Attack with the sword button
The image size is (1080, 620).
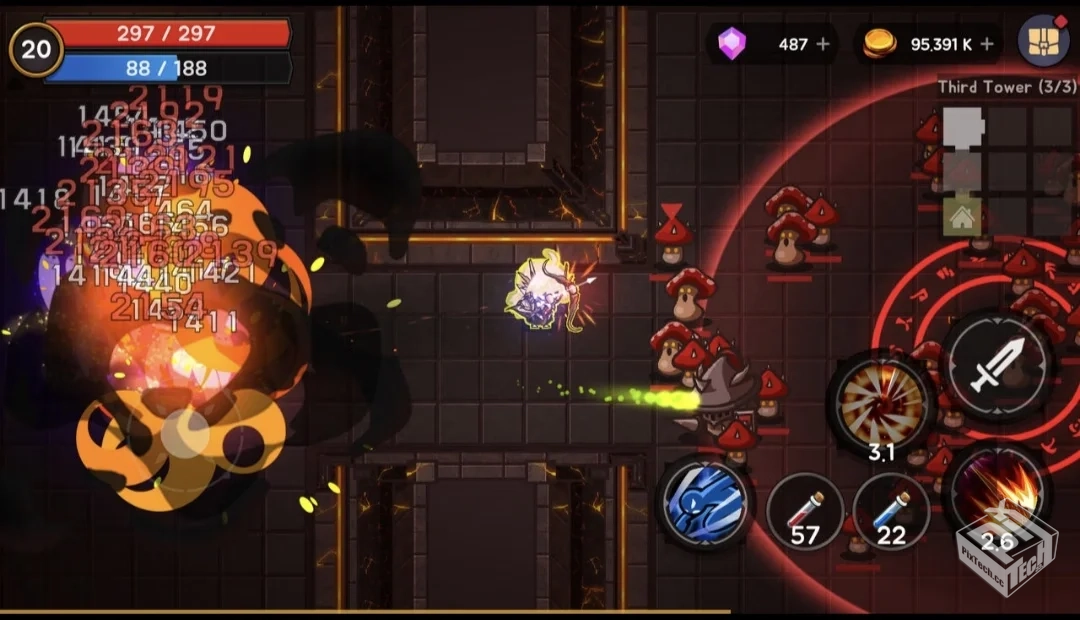997,364
